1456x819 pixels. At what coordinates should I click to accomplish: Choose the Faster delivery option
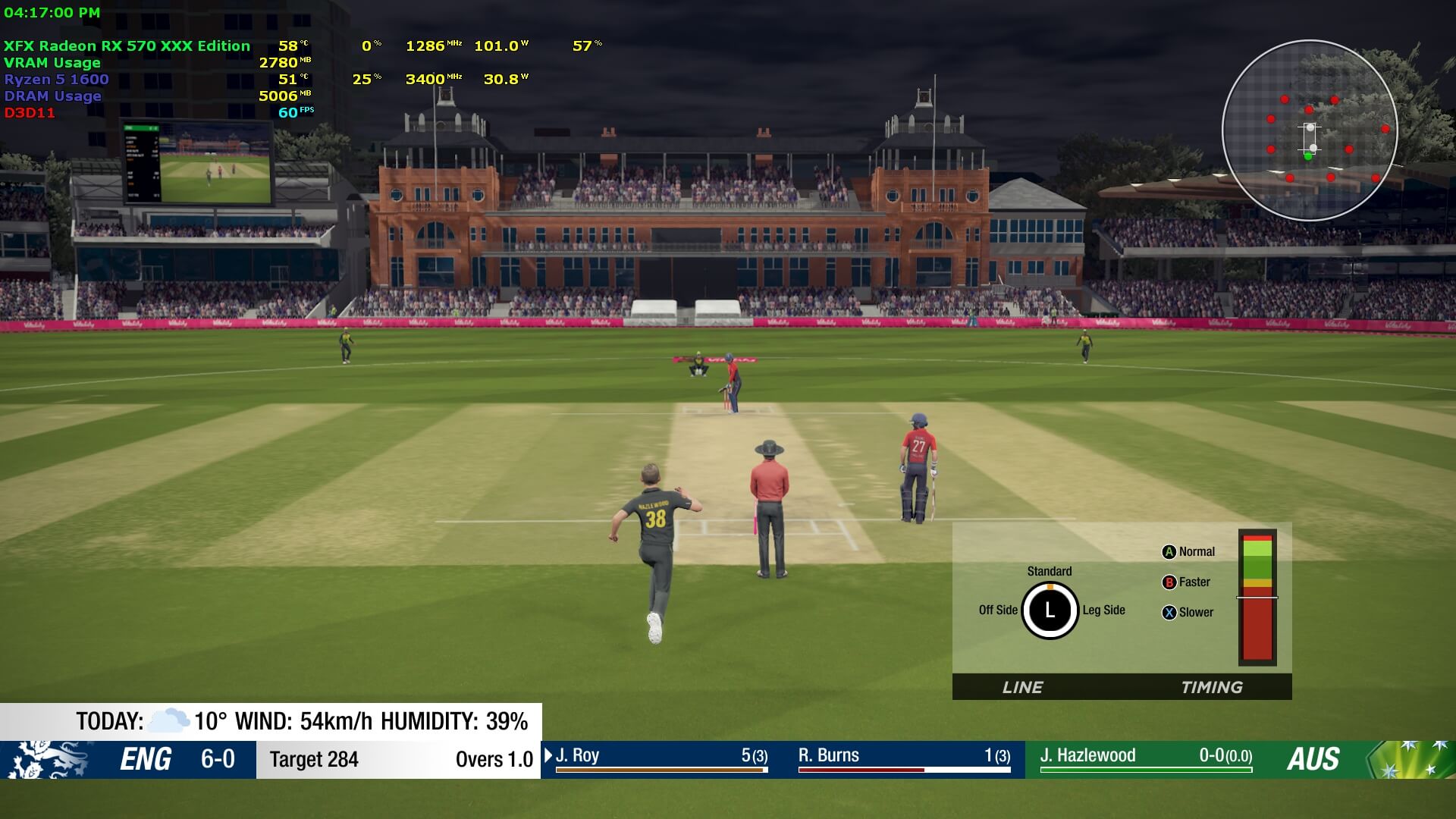tap(1187, 582)
